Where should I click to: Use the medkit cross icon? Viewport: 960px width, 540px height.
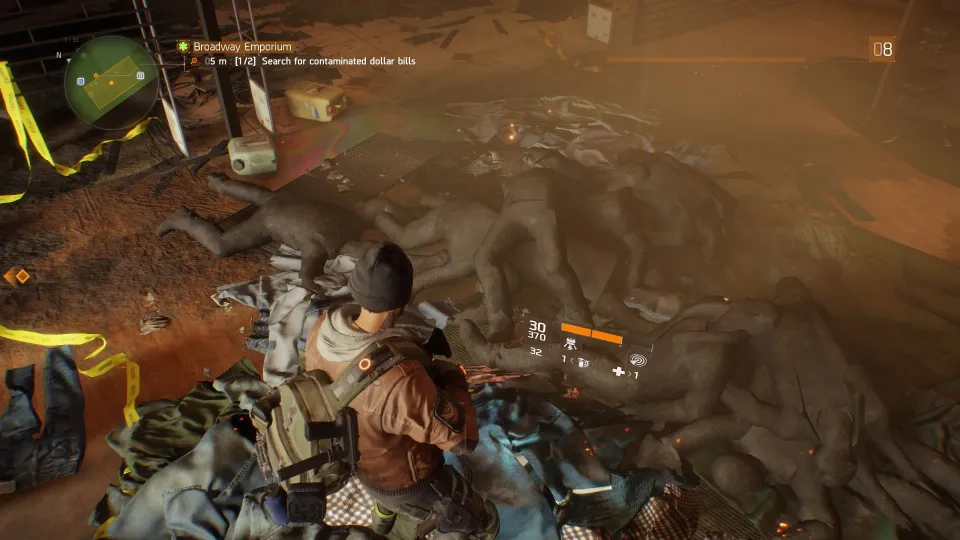click(x=619, y=372)
